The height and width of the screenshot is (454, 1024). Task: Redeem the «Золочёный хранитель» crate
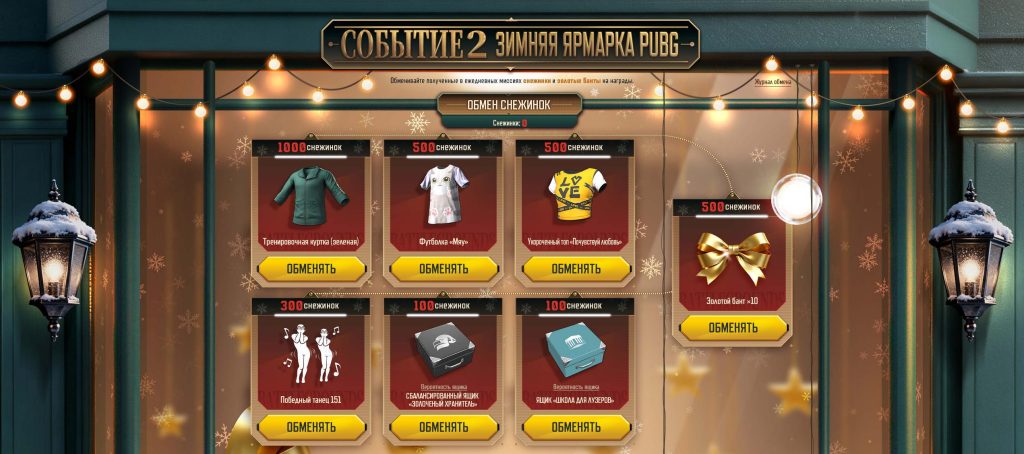(x=443, y=427)
